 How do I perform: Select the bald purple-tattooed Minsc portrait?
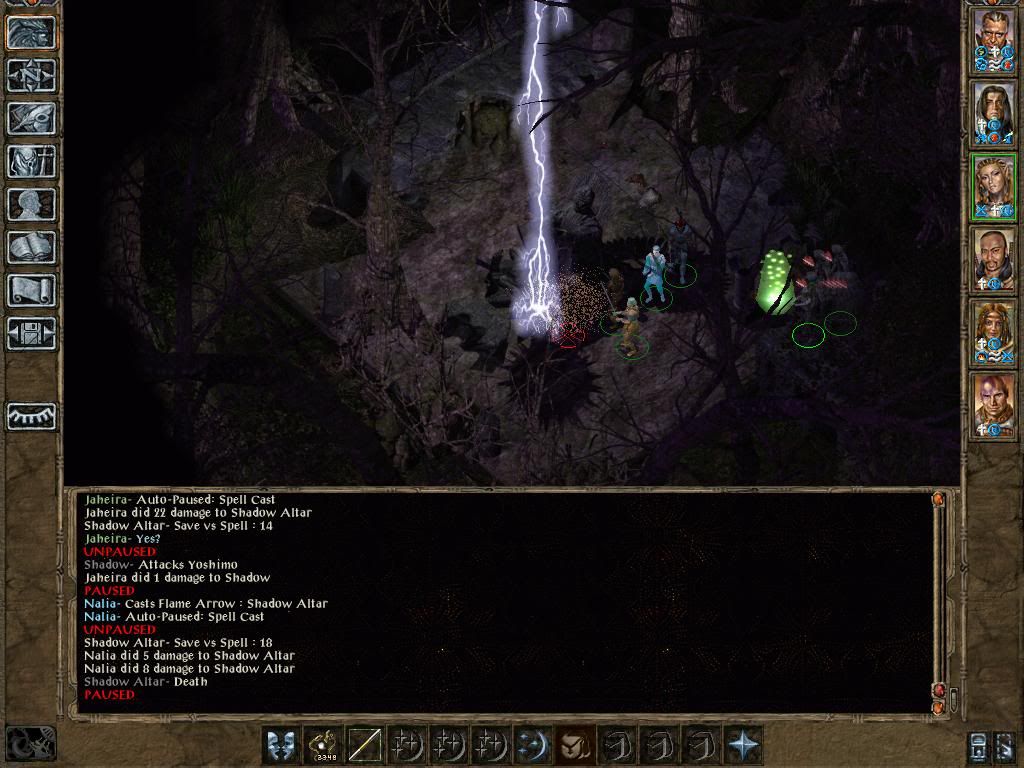(994, 407)
